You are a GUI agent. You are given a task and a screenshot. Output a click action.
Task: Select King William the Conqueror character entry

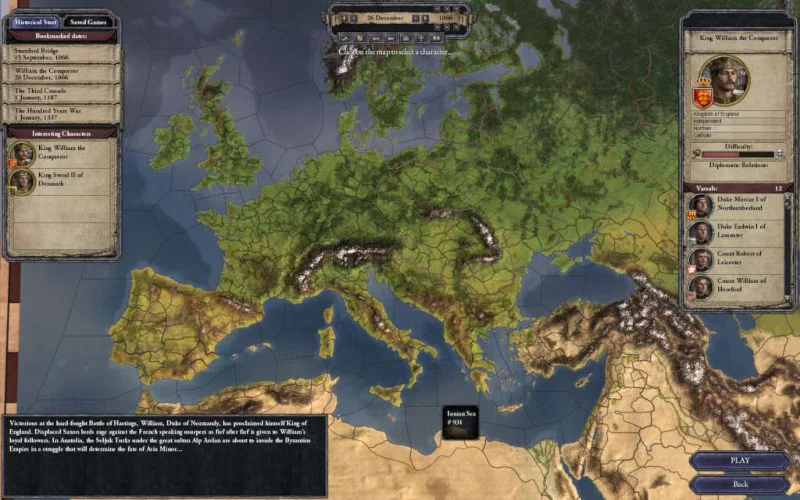pyautogui.click(x=60, y=153)
